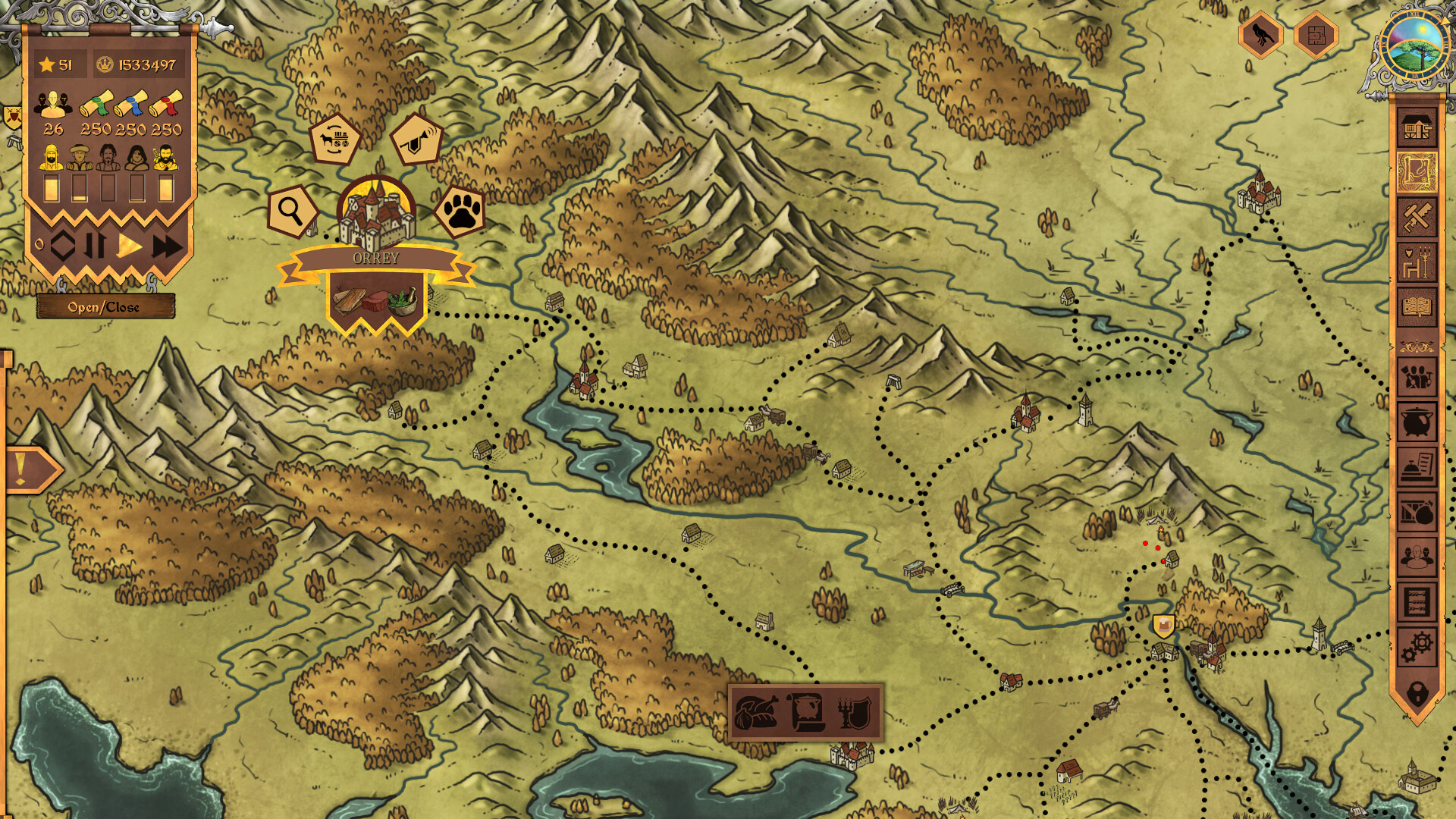Select the horn announcement icon near Orrey

pos(416,138)
